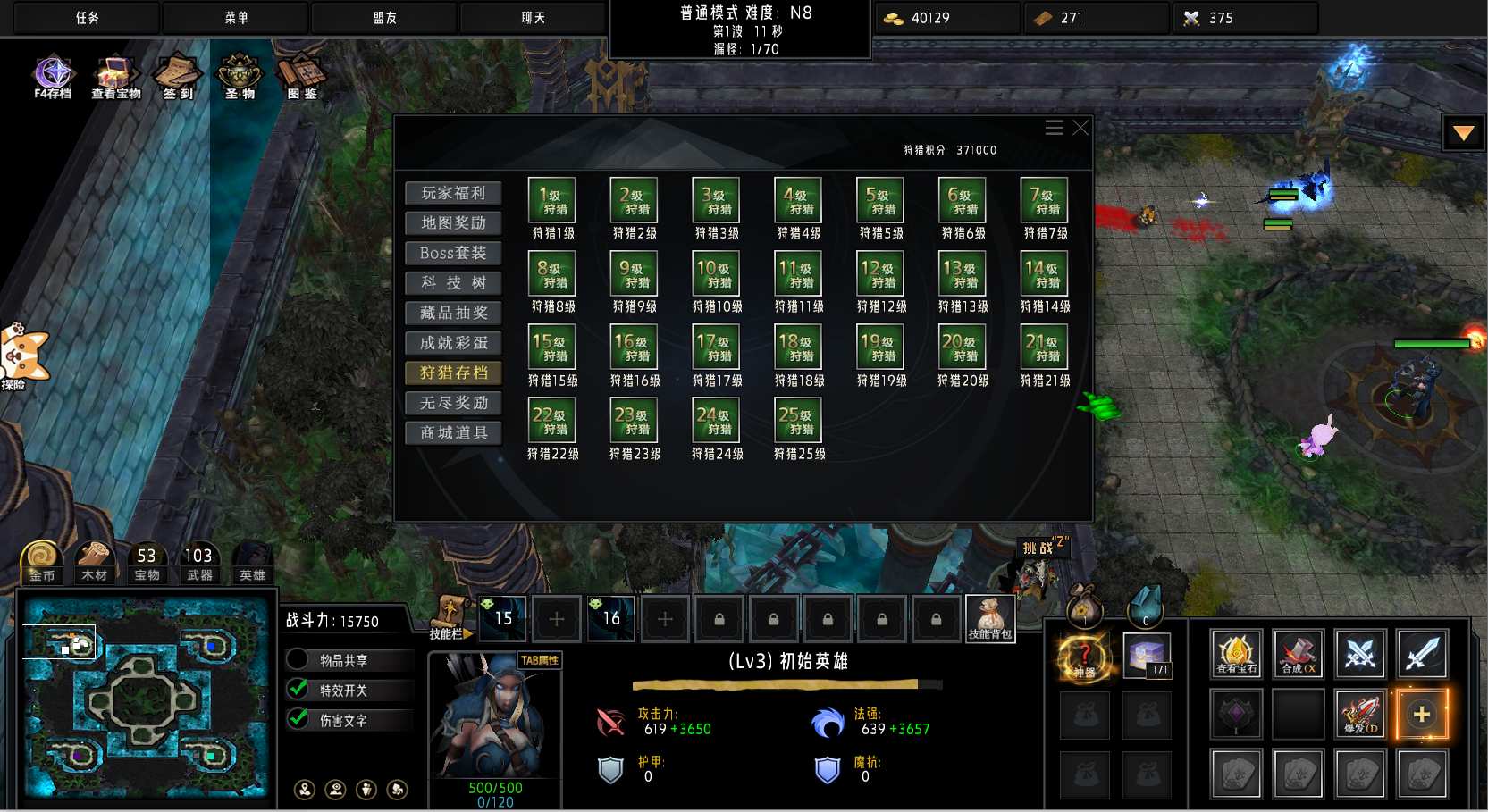Switch to the Boss套装 tab
1488x812 pixels.
[x=453, y=253]
